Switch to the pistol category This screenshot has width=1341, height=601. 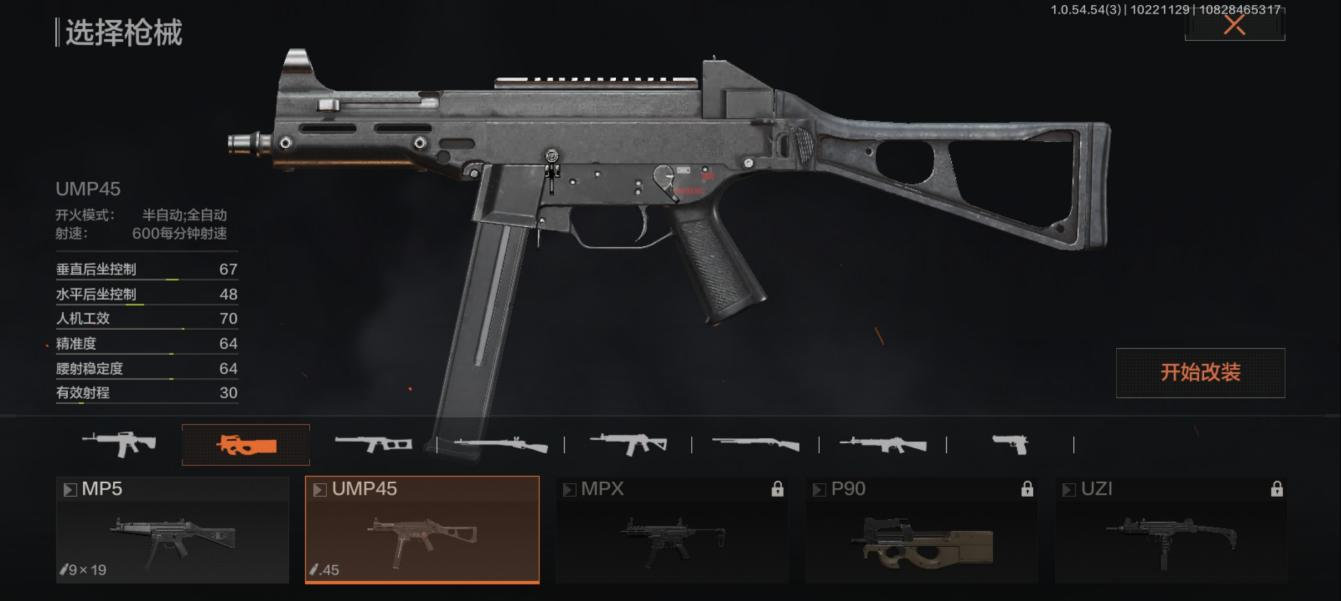(1010, 444)
